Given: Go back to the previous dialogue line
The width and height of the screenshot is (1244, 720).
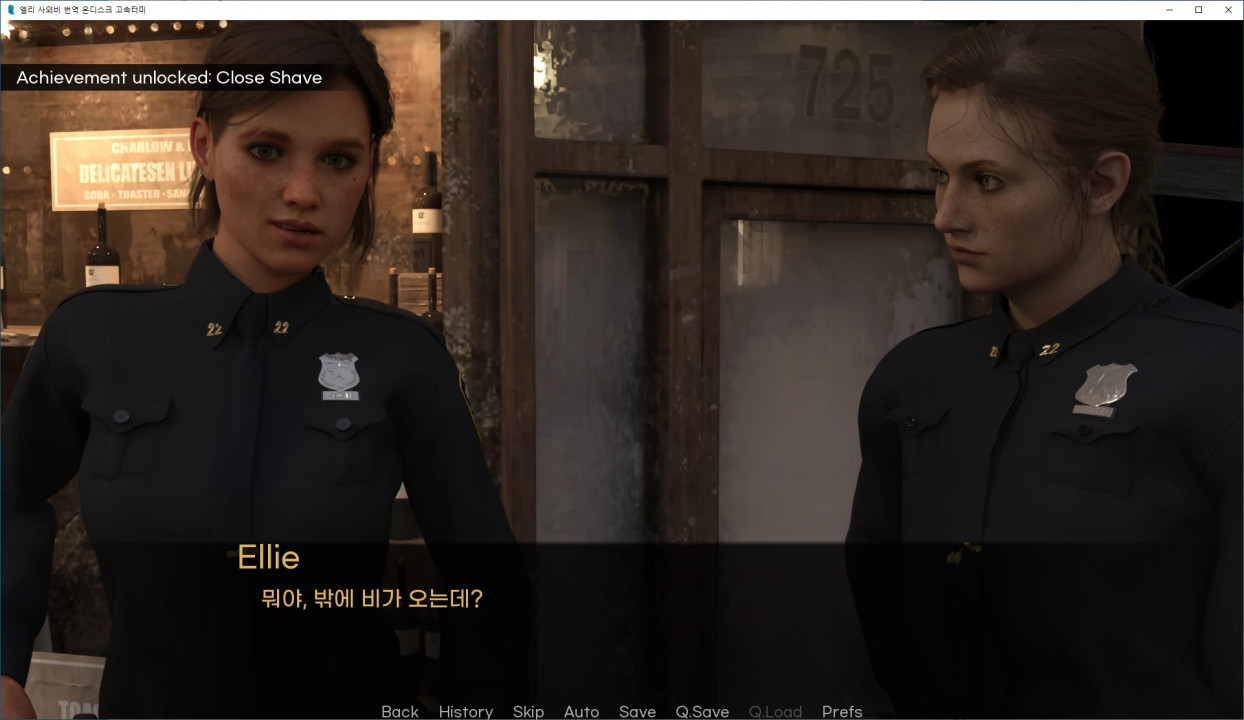Looking at the screenshot, I should pyautogui.click(x=399, y=711).
